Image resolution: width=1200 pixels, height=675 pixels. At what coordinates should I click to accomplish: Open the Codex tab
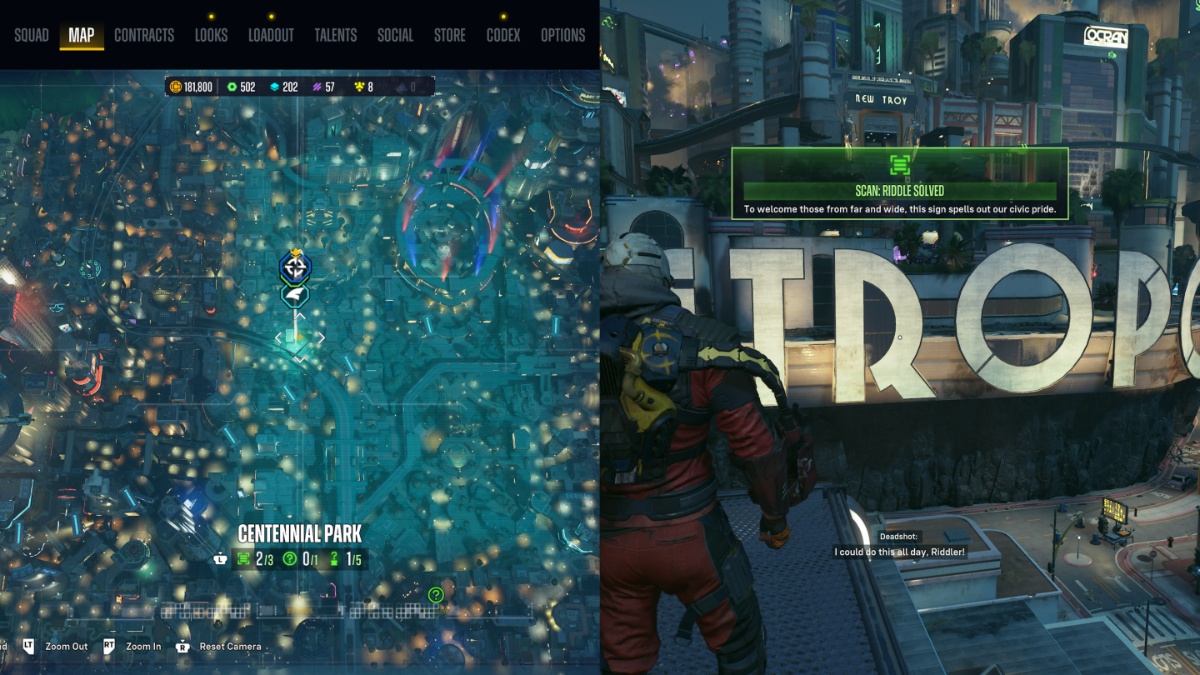503,35
